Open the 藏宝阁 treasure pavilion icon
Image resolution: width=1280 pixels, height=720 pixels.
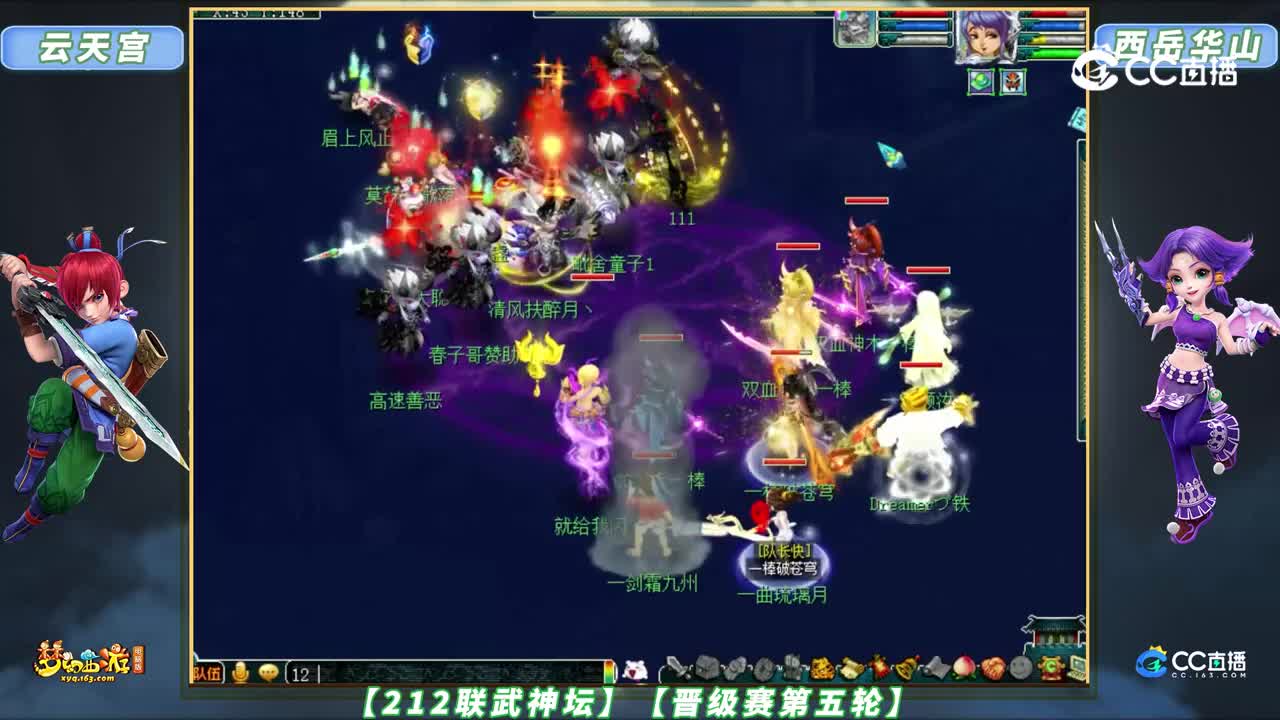[x=1049, y=668]
